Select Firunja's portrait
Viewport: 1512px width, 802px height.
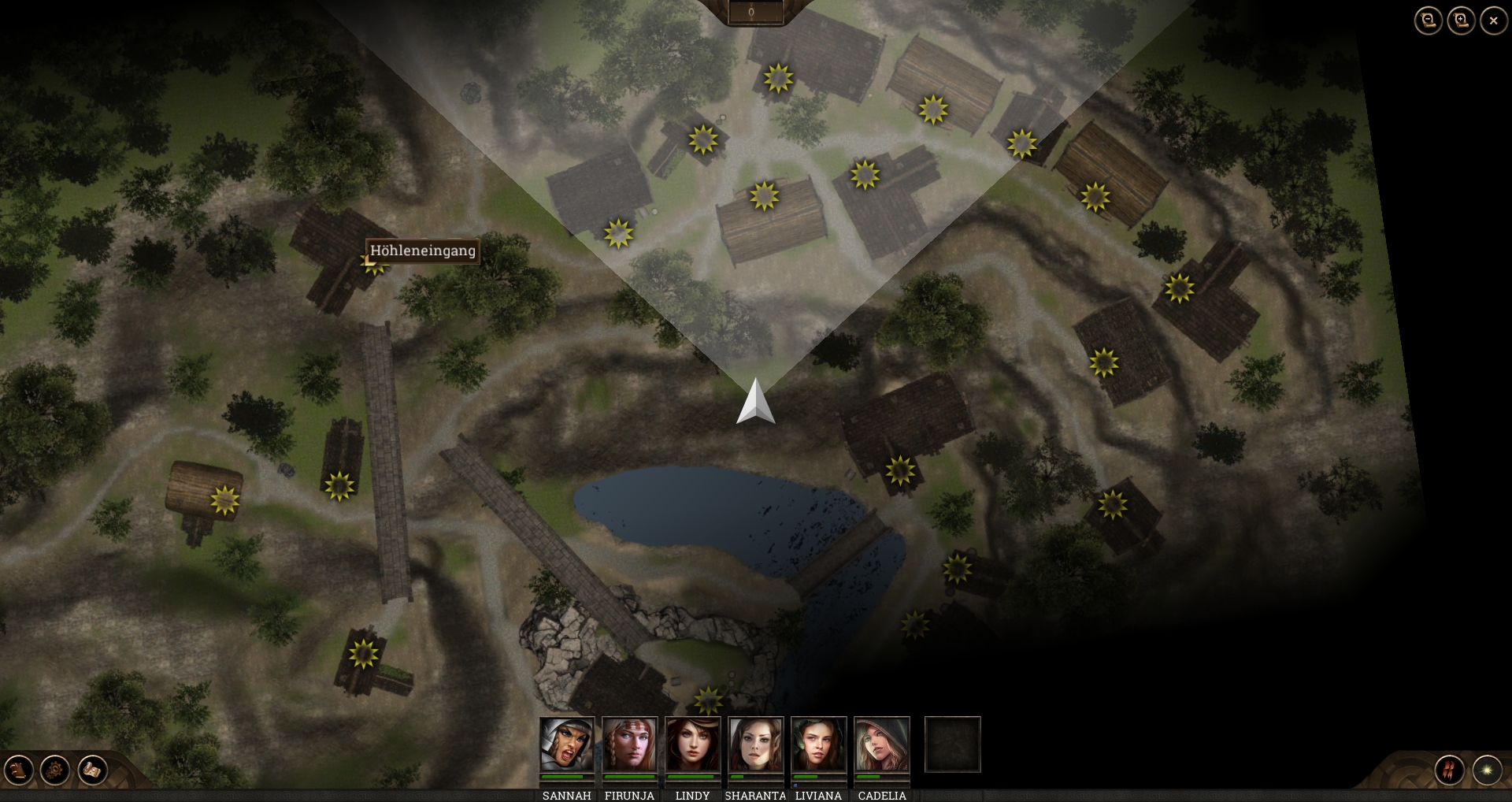630,744
